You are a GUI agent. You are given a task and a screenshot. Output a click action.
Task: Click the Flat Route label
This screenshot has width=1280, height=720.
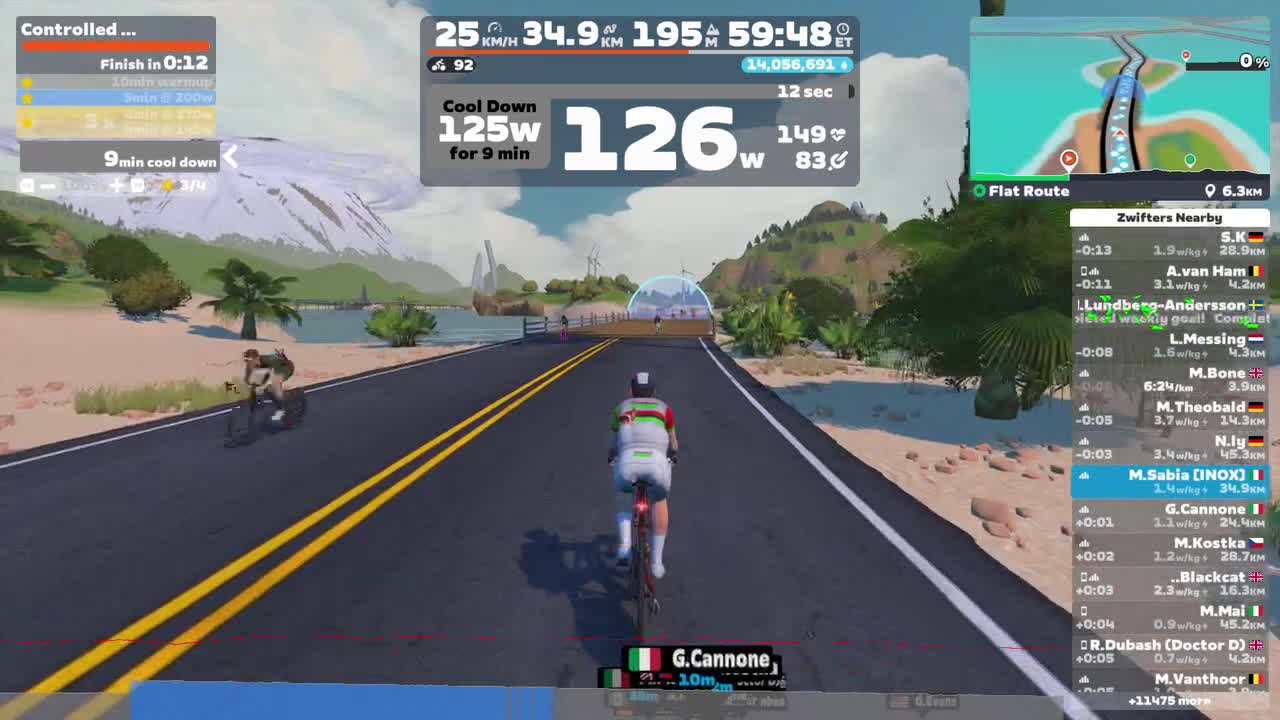point(1028,191)
